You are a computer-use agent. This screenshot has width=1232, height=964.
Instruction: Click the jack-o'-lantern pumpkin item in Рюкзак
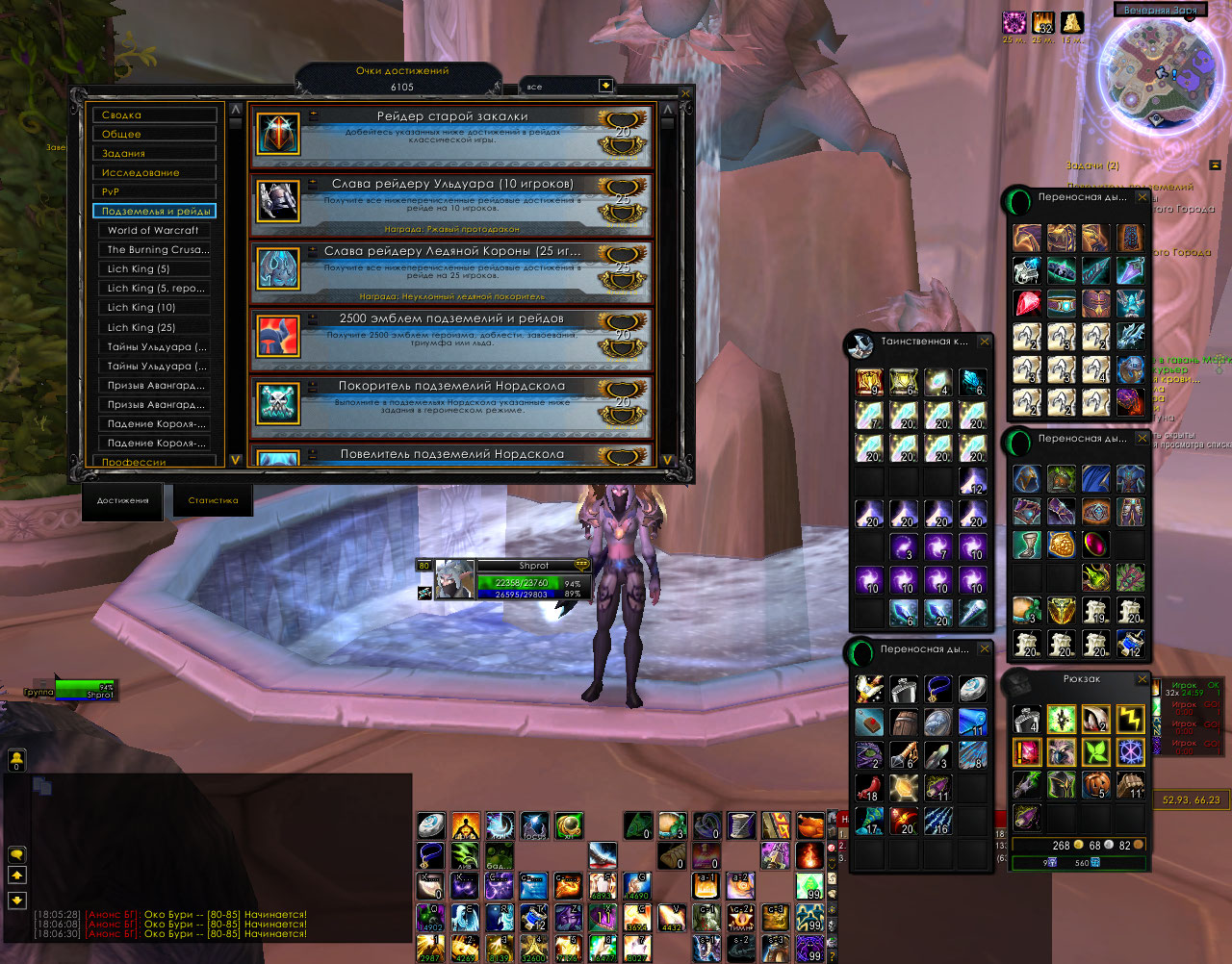click(x=1096, y=784)
